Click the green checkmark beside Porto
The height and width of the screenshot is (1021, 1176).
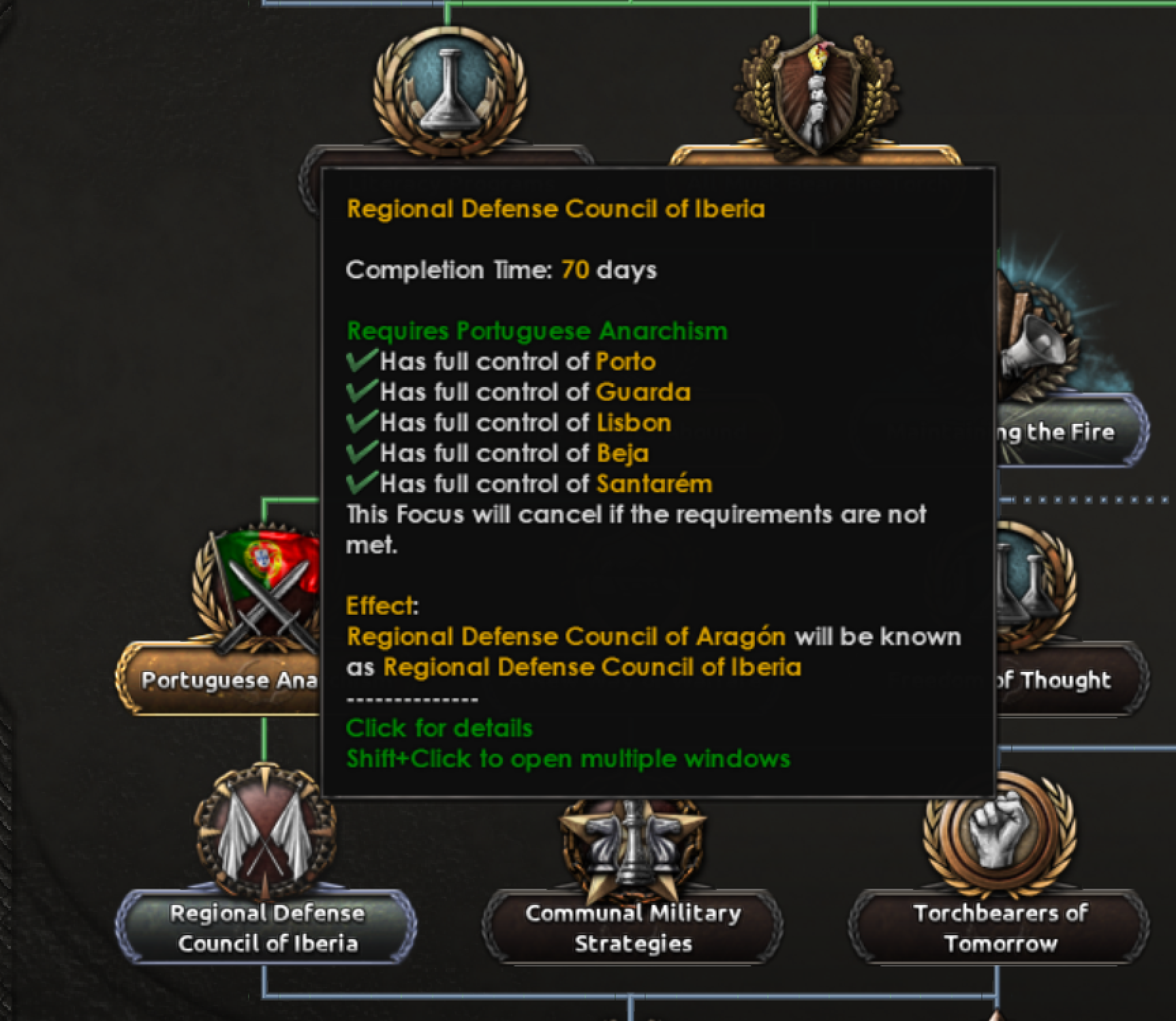click(x=361, y=361)
